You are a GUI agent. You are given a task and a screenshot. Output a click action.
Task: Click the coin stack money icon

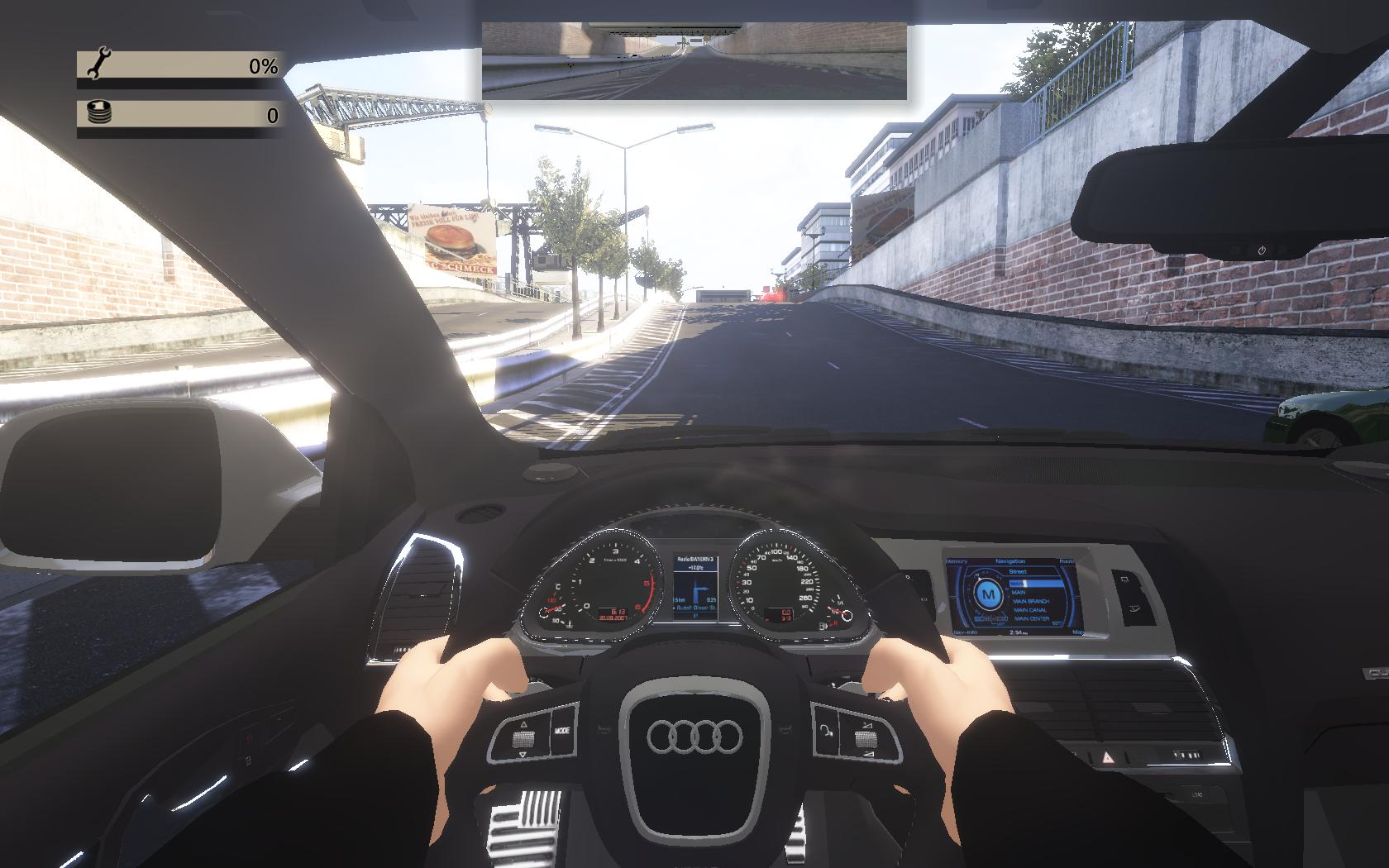point(98,113)
